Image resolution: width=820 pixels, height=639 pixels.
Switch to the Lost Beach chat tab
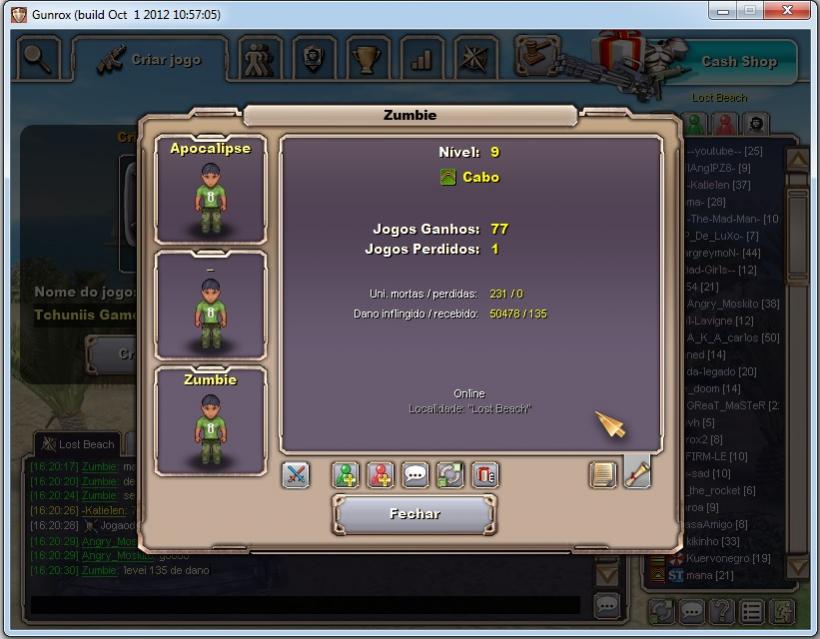[x=78, y=444]
